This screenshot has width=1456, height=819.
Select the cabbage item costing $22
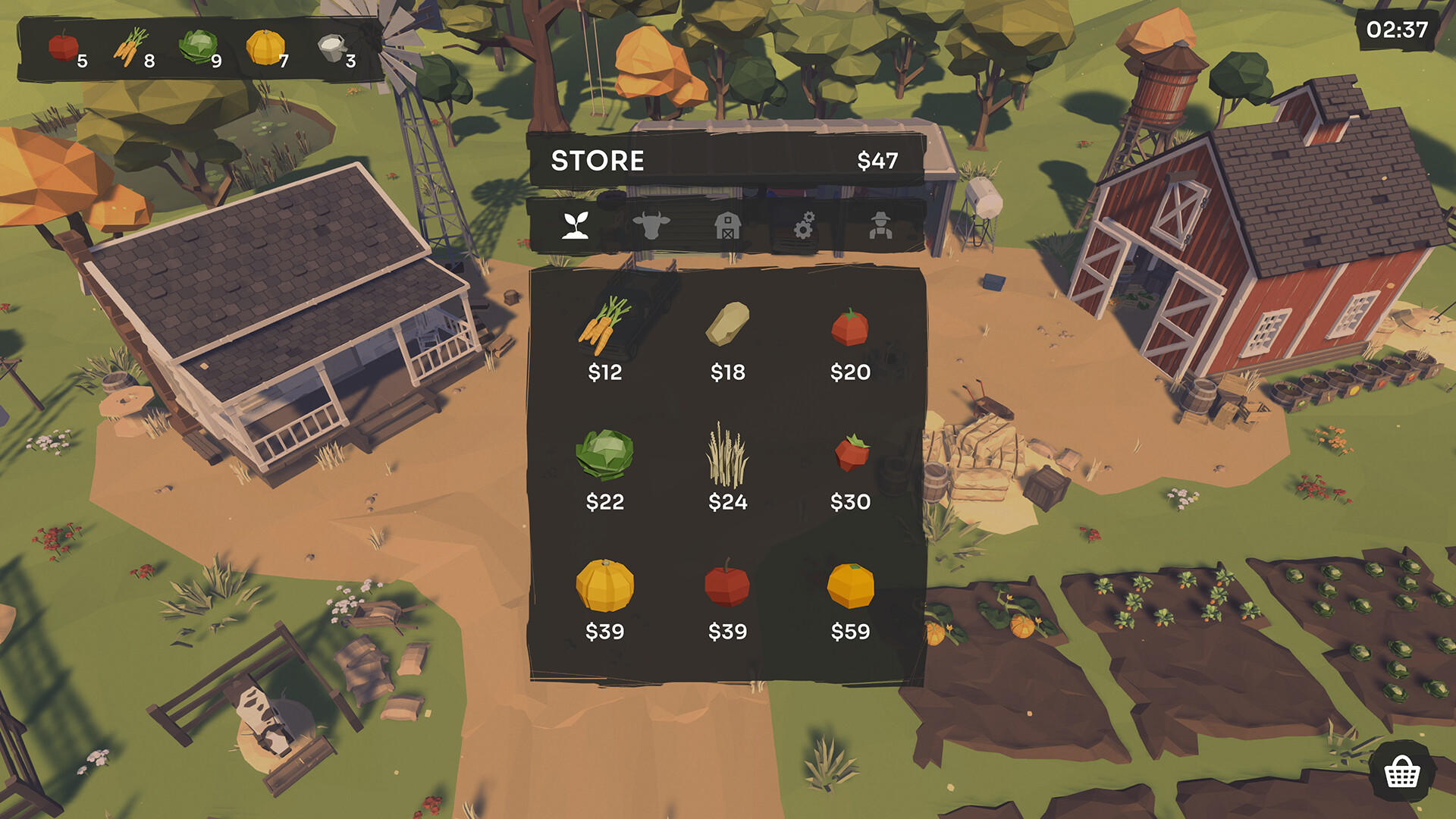click(x=604, y=460)
